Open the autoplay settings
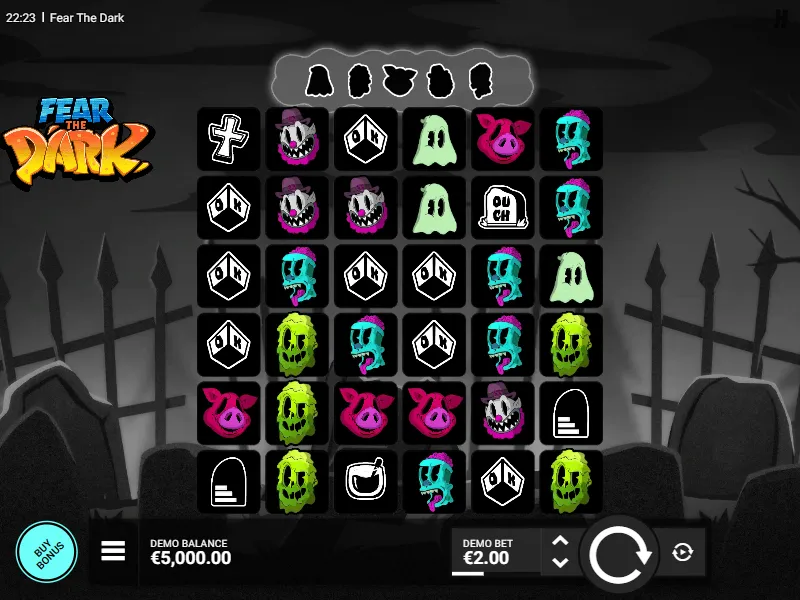The image size is (800, 600). [x=683, y=552]
